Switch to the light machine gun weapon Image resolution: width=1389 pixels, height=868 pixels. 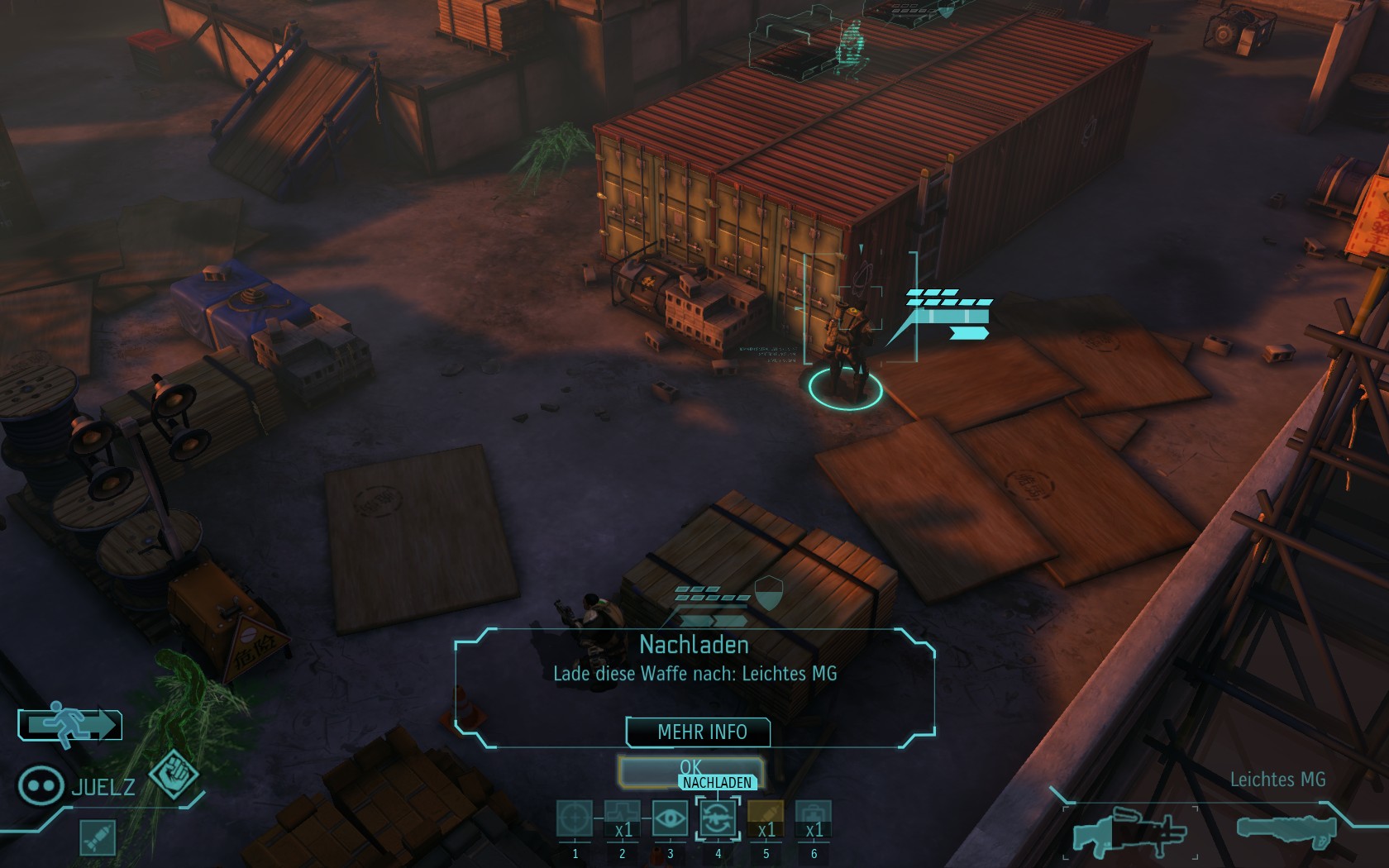pyautogui.click(x=1129, y=832)
